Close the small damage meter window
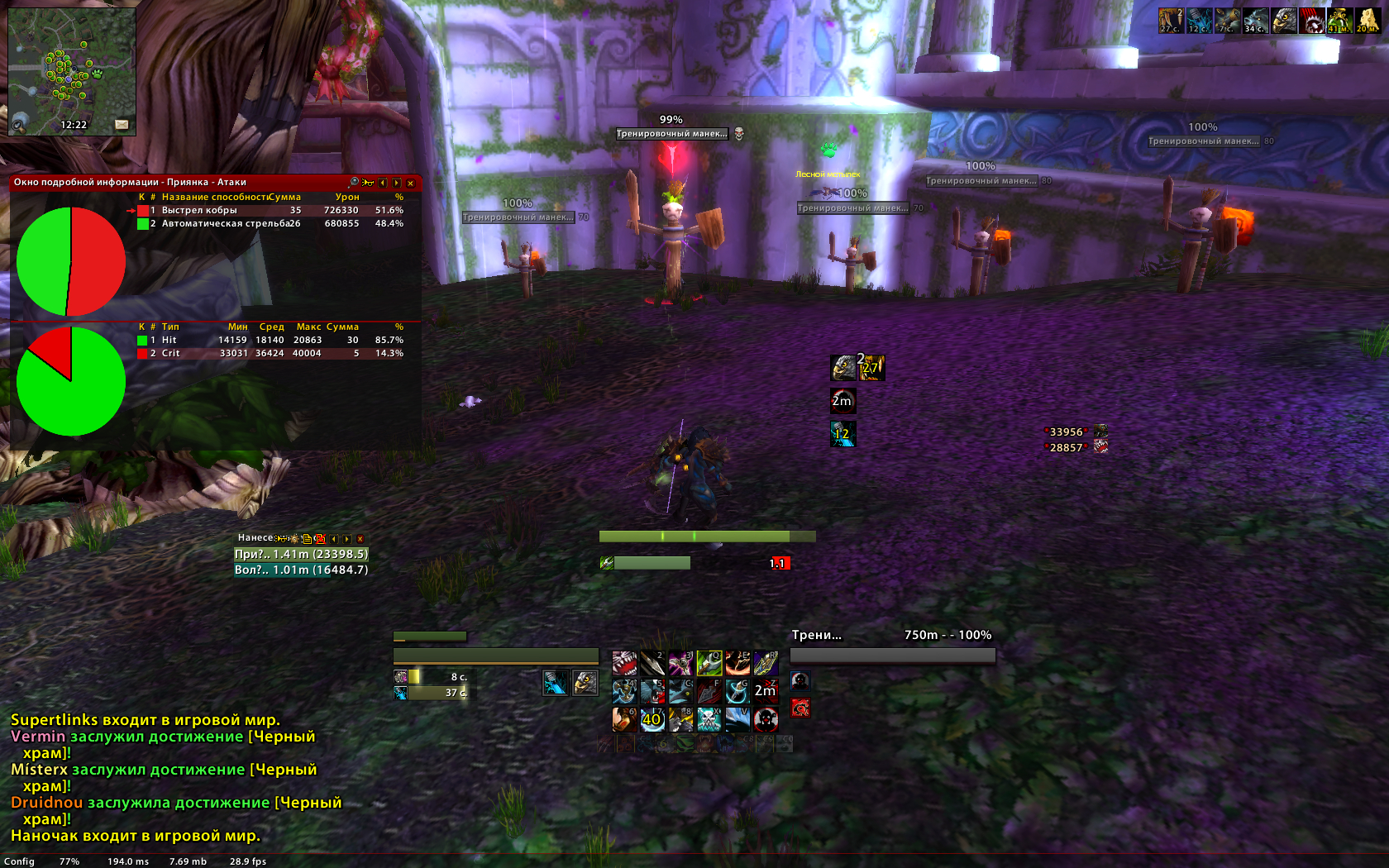 (x=360, y=538)
